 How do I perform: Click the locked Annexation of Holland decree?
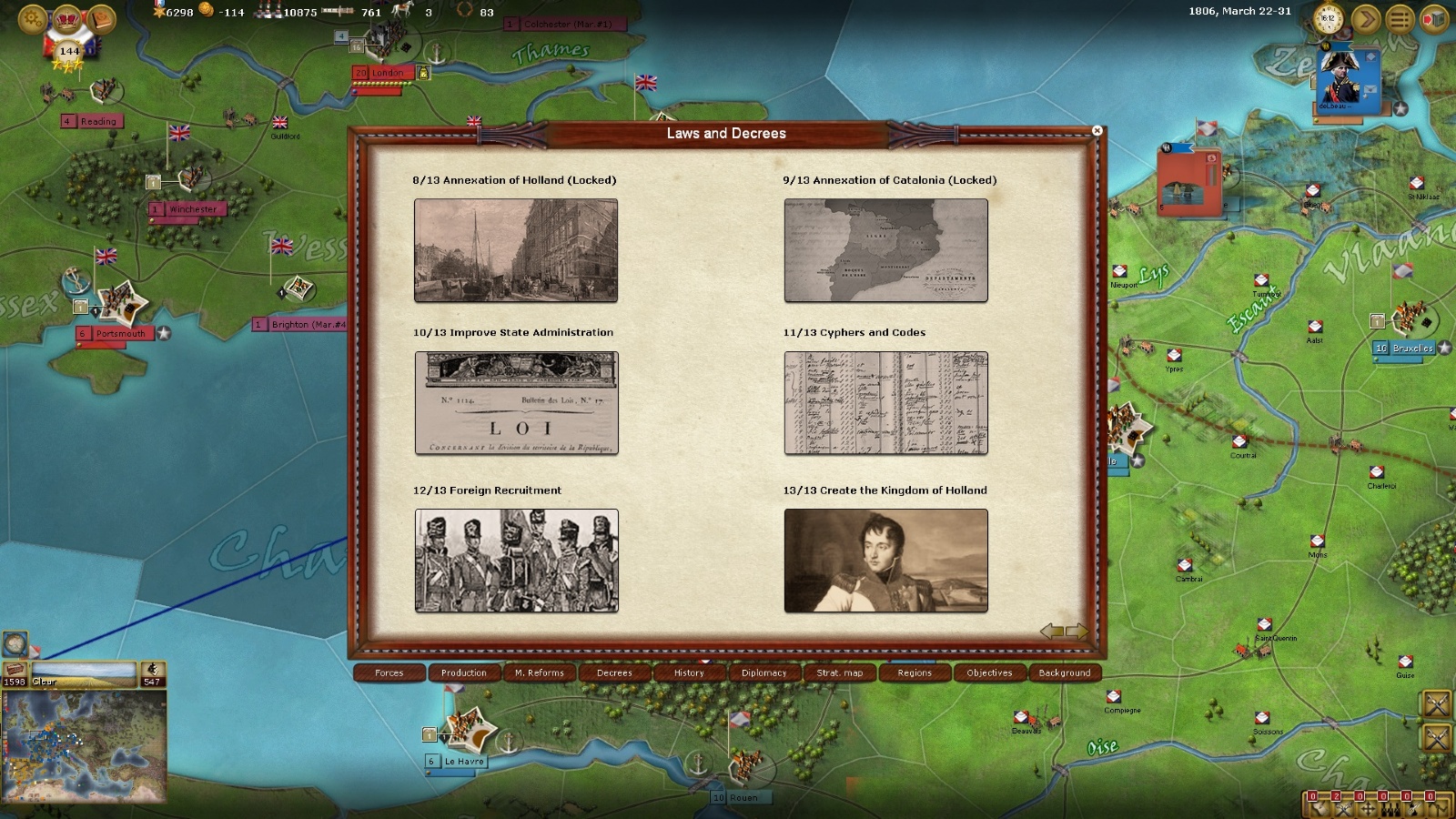516,250
